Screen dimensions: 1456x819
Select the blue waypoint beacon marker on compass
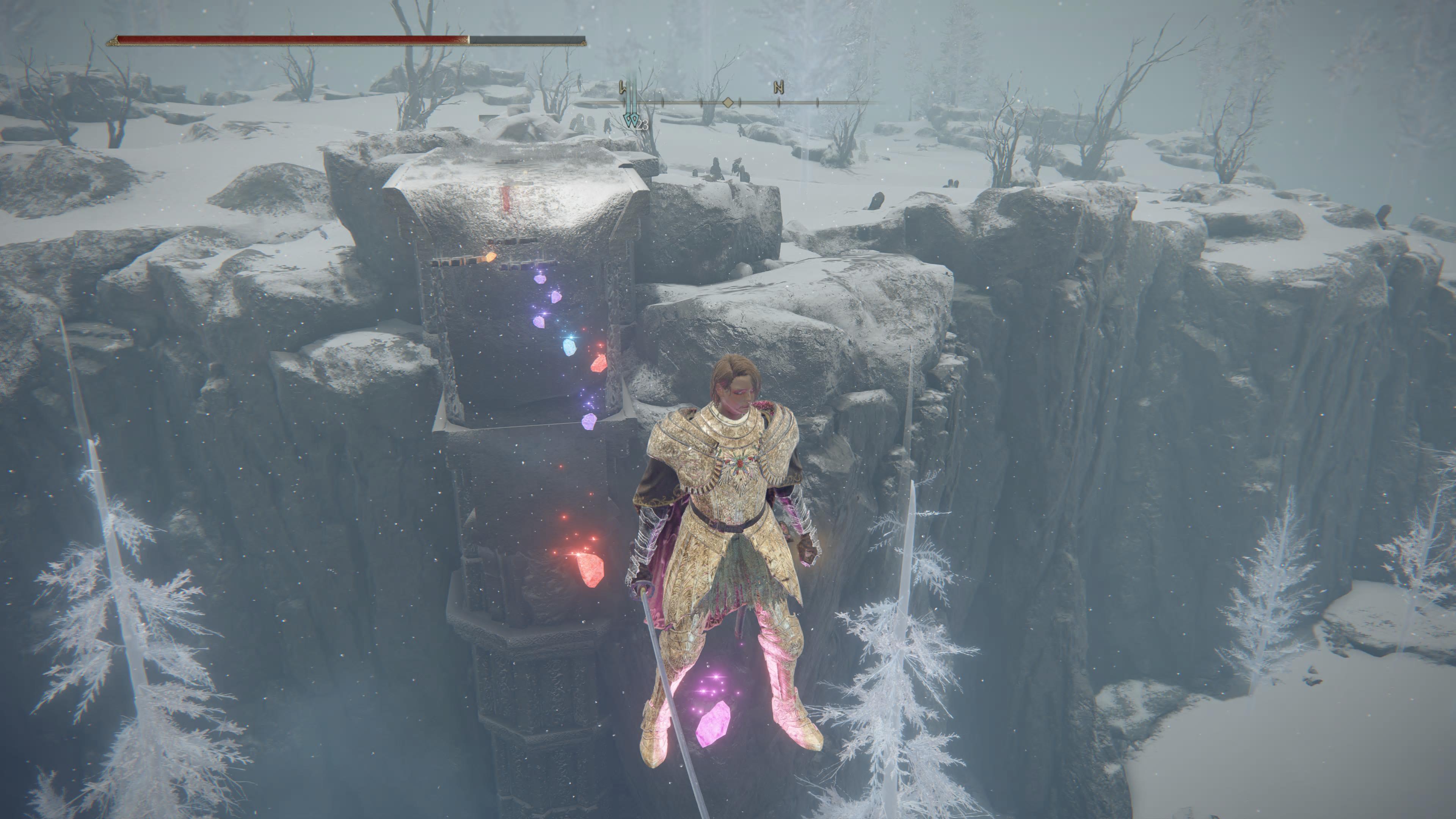click(631, 119)
